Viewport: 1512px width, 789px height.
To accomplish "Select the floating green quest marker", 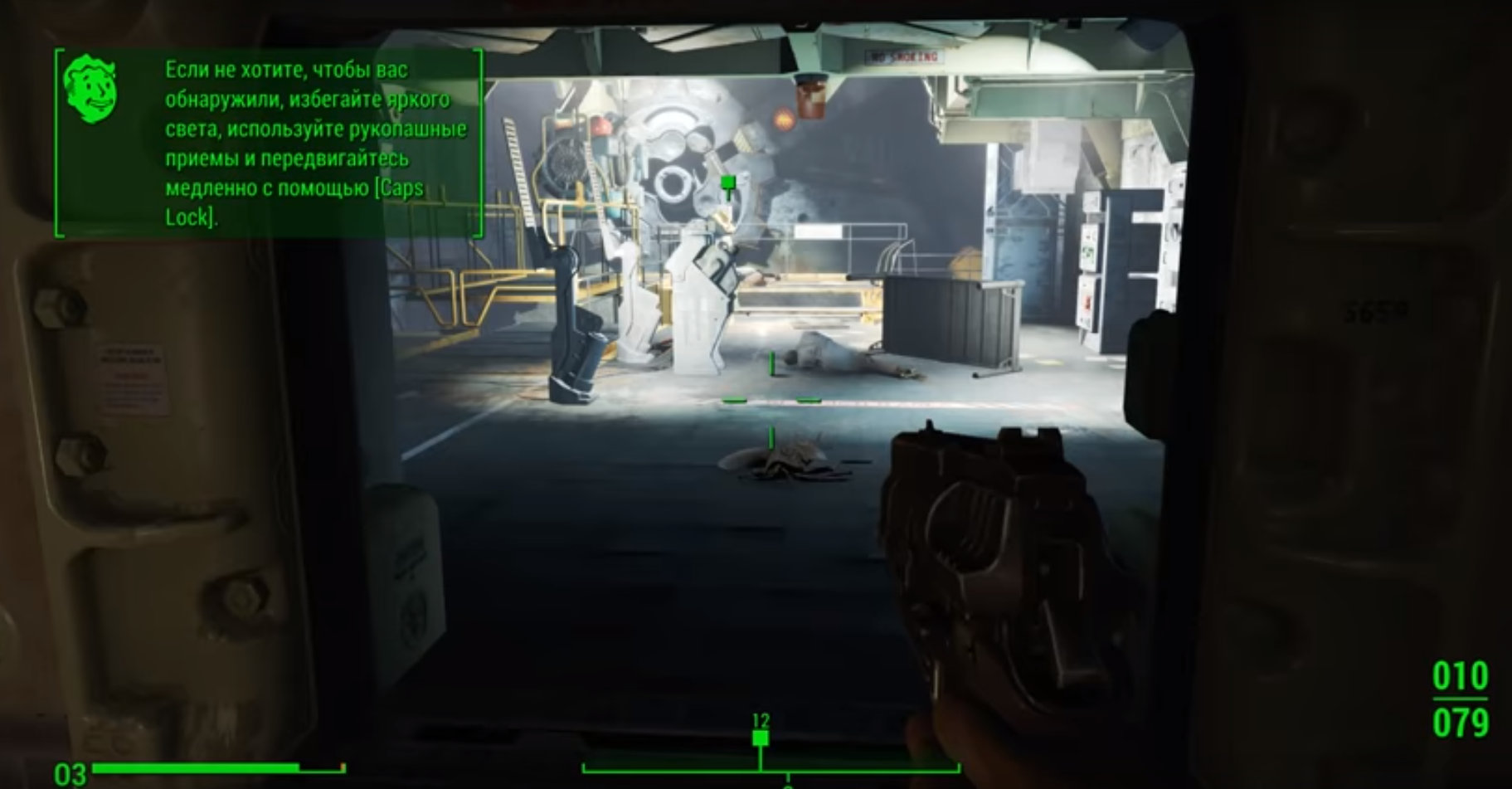I will [x=728, y=183].
